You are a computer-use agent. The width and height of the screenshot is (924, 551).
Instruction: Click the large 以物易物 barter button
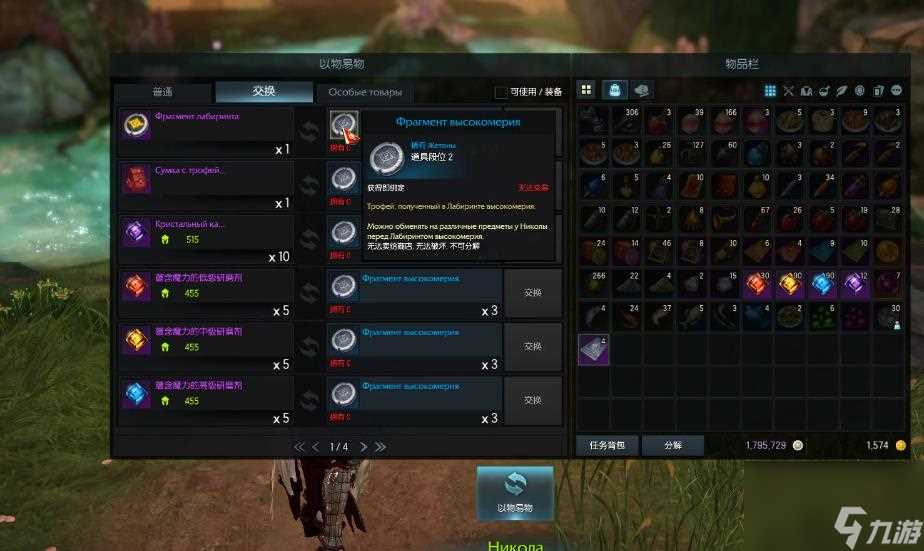tap(514, 492)
